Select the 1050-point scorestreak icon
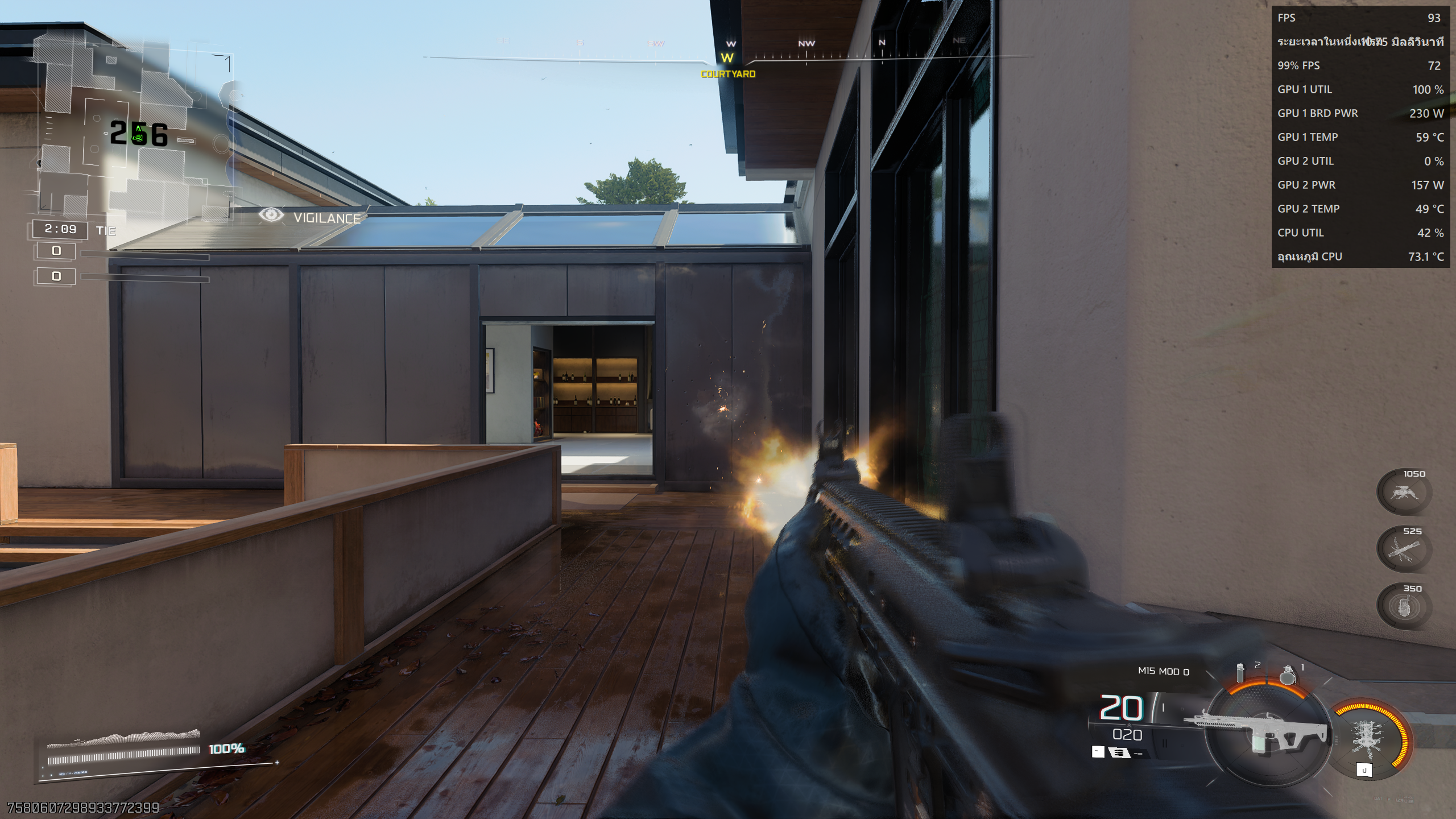 tap(1403, 493)
